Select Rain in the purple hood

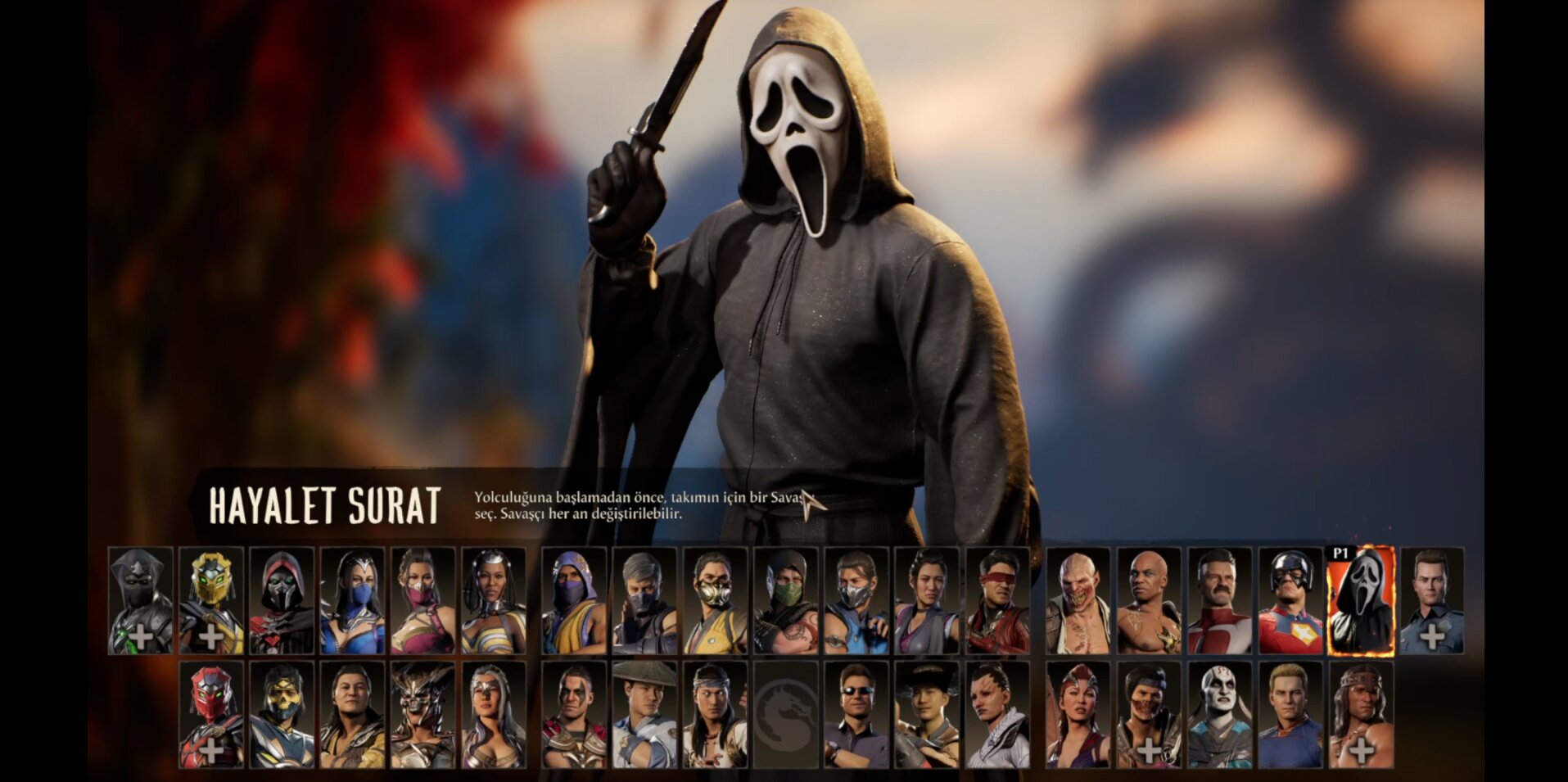pyautogui.click(x=573, y=601)
